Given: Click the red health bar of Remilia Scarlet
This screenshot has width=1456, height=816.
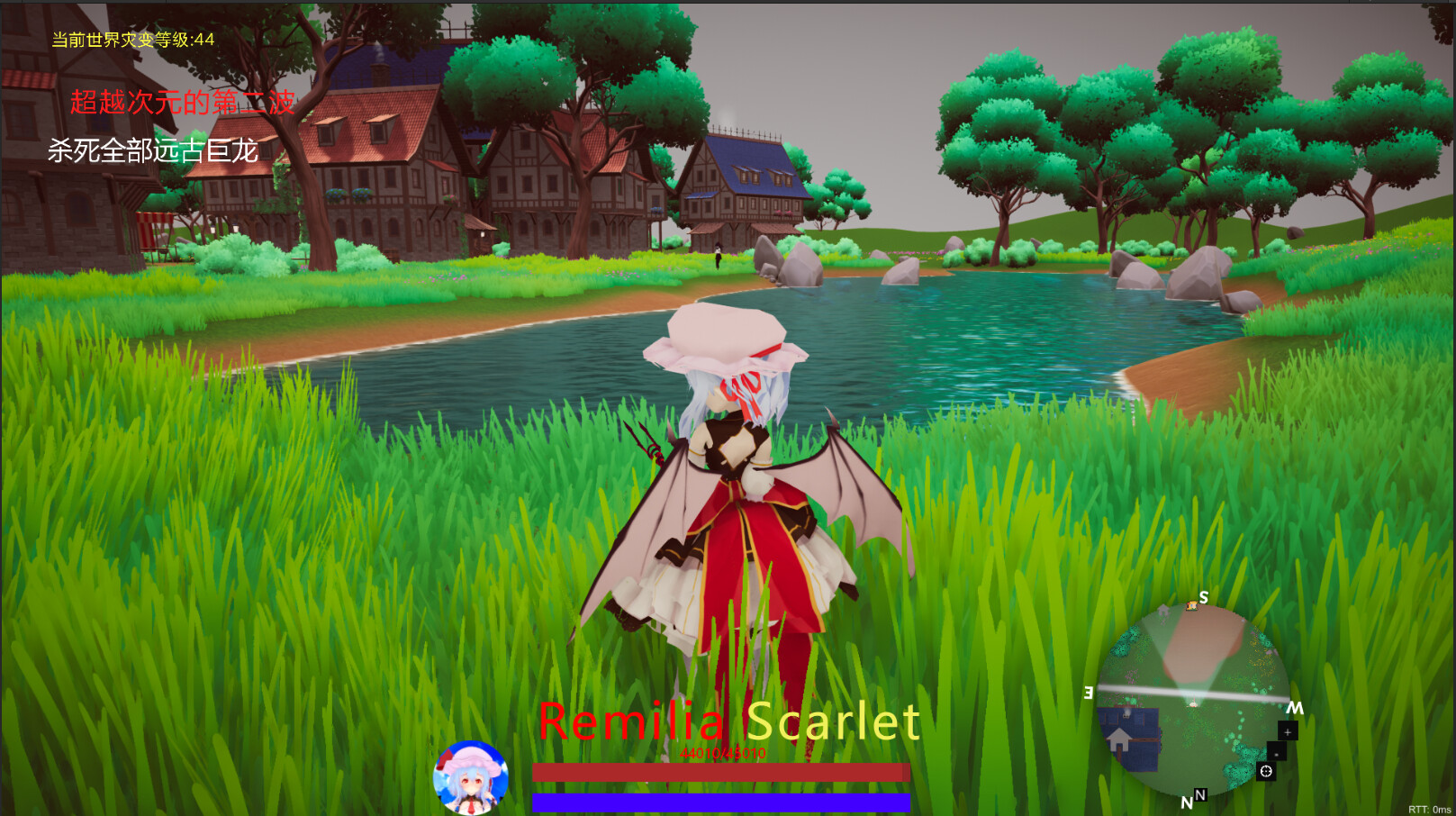Looking at the screenshot, I should click(x=720, y=771).
